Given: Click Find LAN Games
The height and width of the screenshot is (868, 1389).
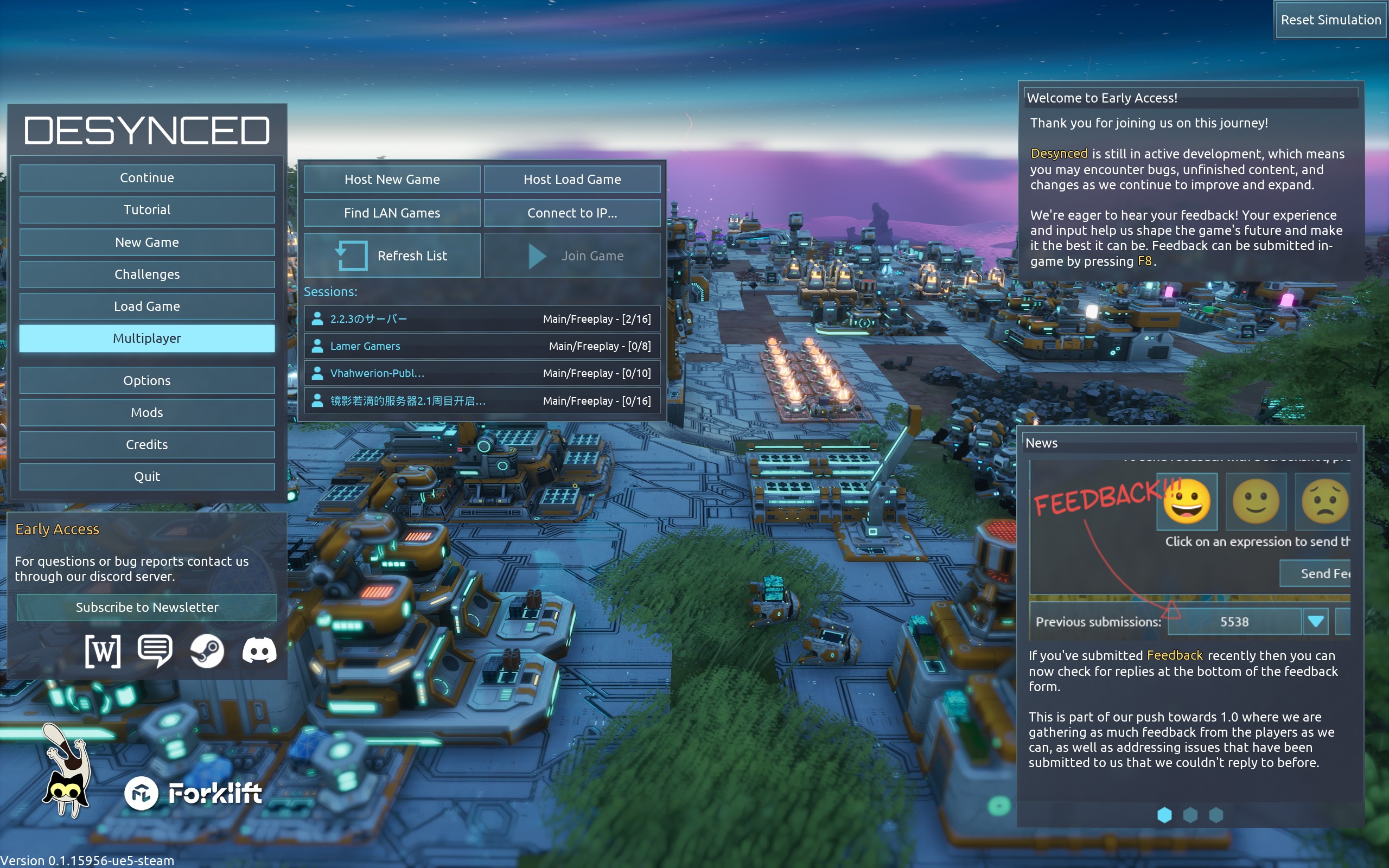Looking at the screenshot, I should tap(392, 213).
